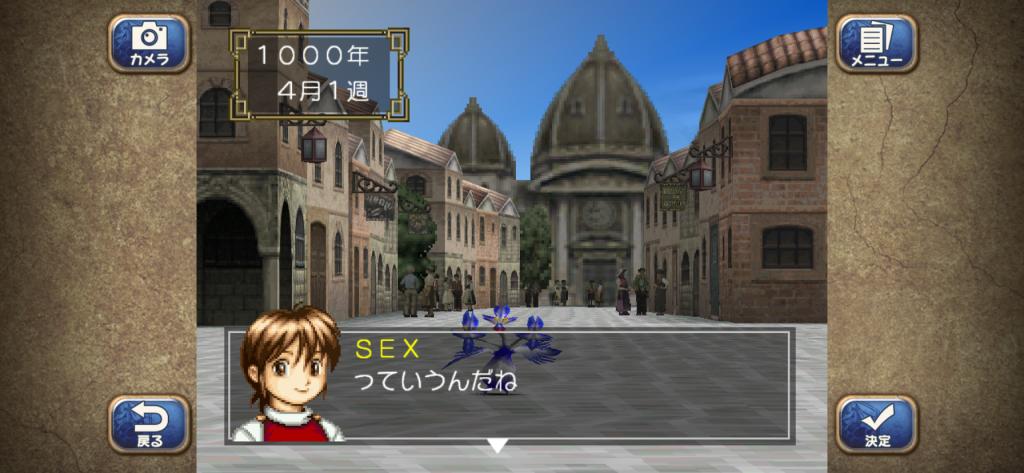
Task: Advance dialogue with the white arrow
Action: 497,445
